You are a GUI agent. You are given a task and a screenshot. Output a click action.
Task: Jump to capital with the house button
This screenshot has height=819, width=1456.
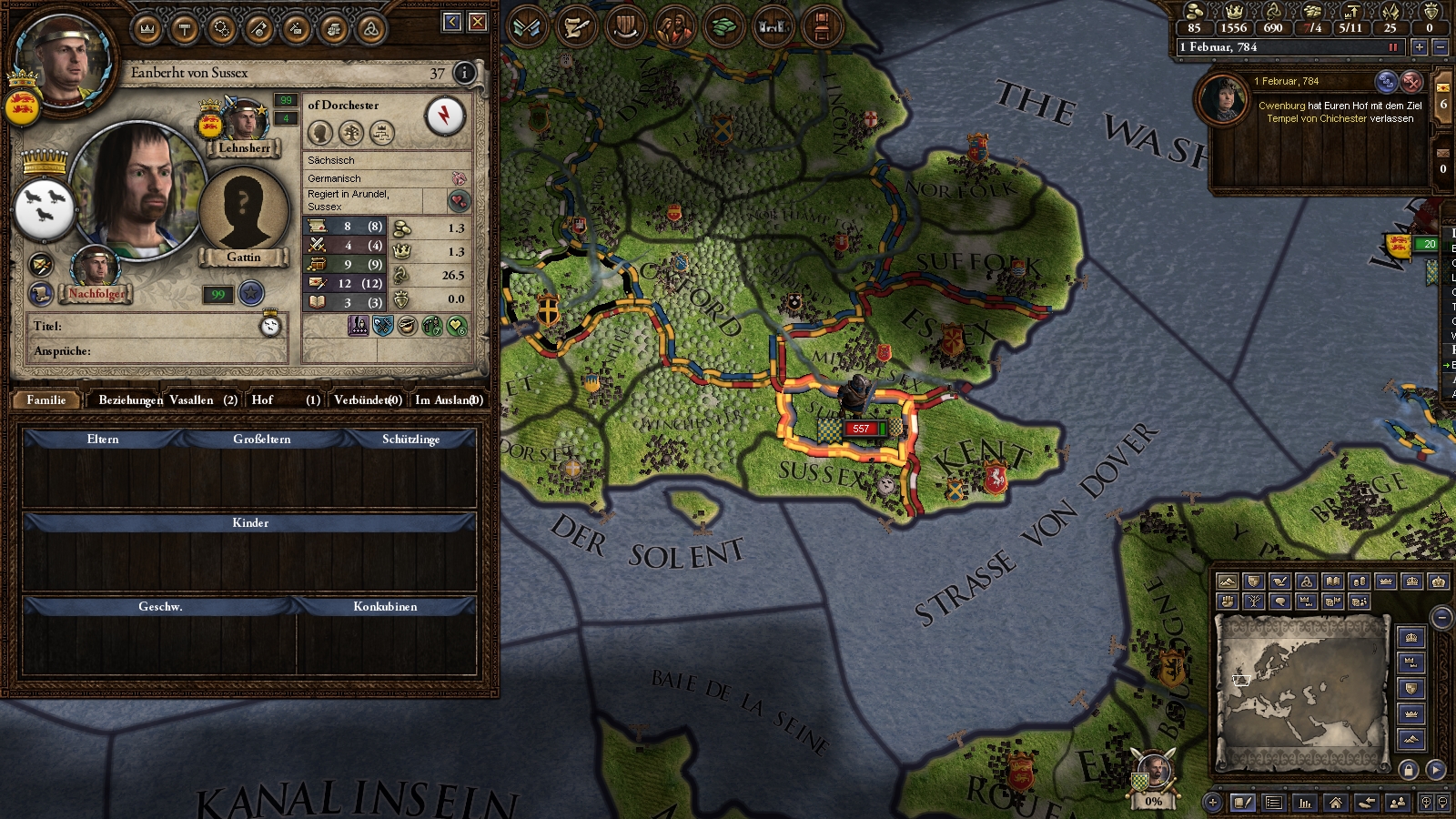coord(1335,803)
